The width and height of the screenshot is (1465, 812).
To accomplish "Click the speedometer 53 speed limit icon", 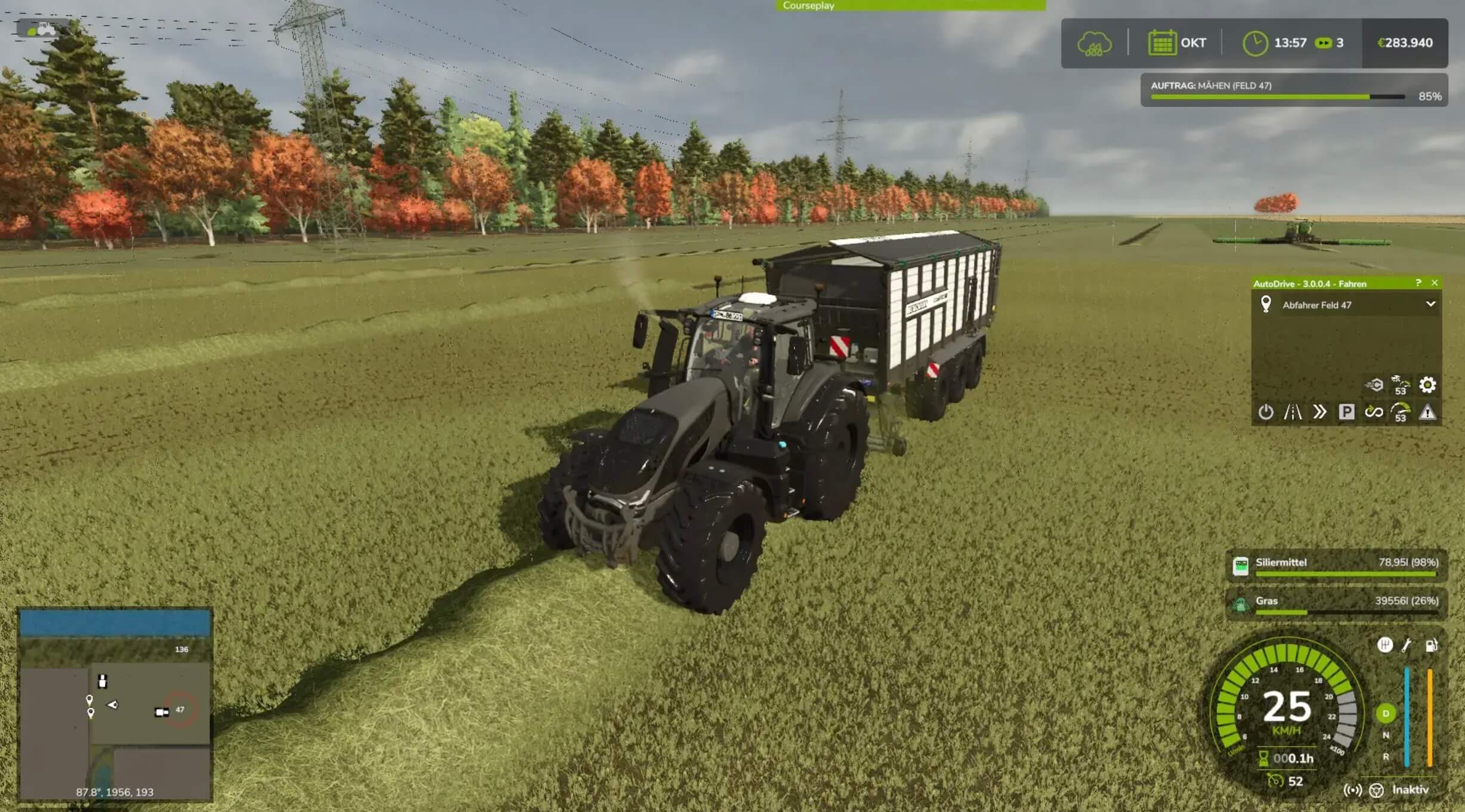I will tap(1401, 412).
